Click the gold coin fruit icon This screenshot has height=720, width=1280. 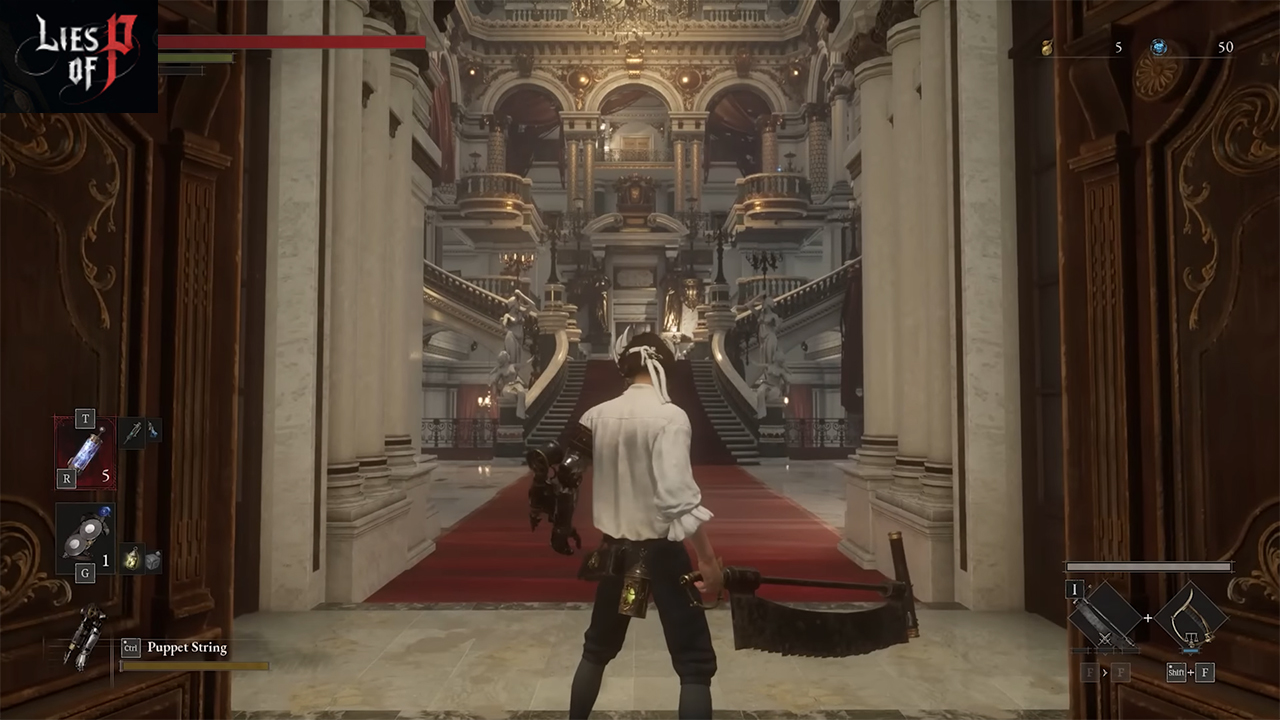pos(1047,47)
